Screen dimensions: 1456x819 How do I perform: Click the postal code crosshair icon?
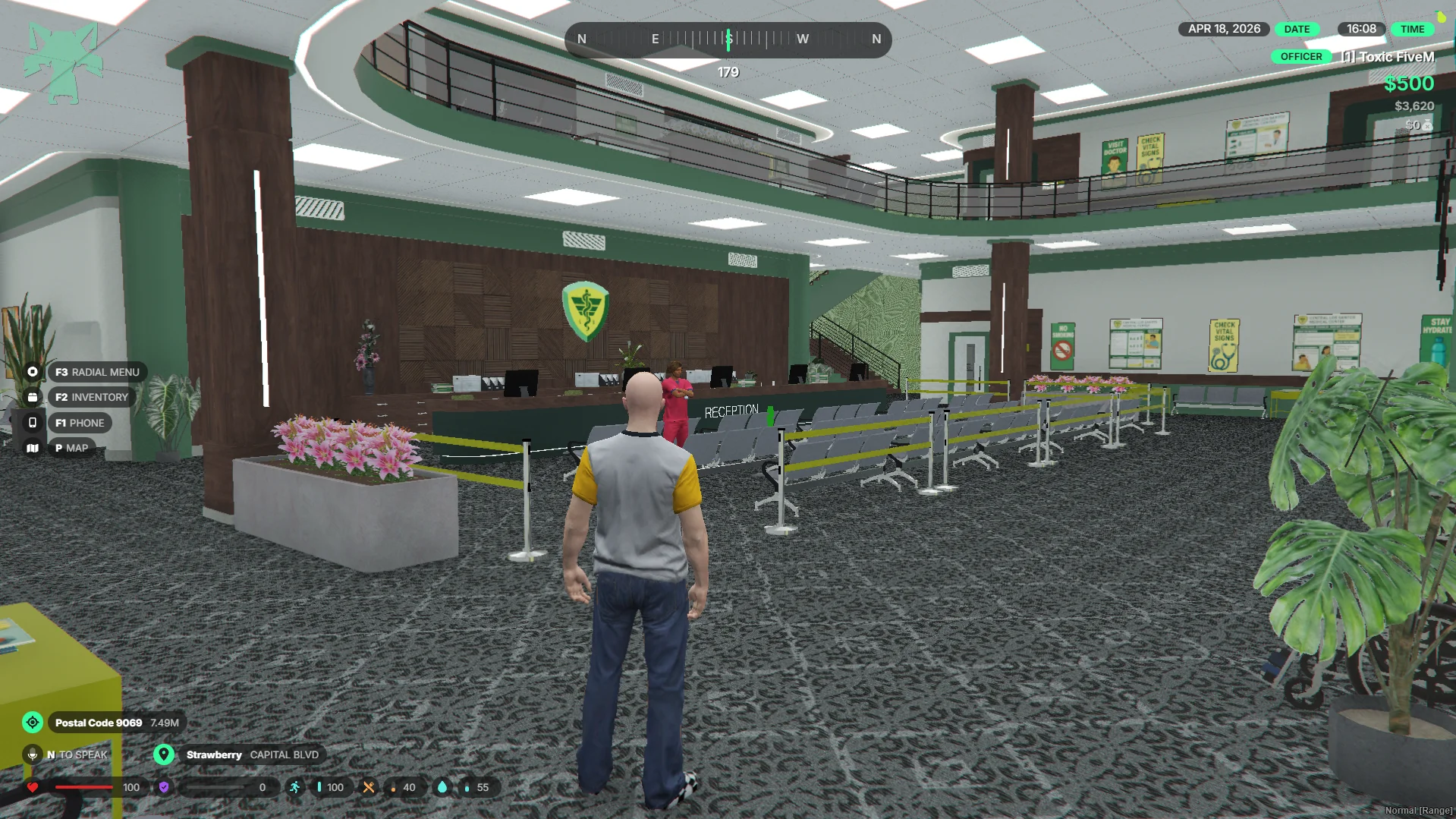point(33,723)
